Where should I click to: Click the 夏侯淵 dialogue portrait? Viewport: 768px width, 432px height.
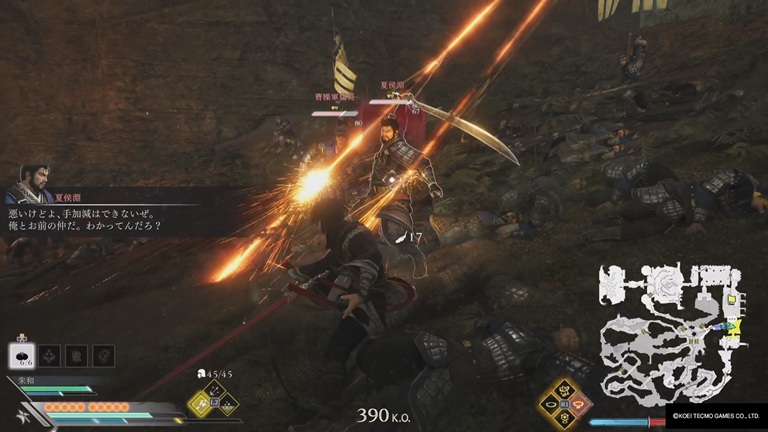[27, 184]
